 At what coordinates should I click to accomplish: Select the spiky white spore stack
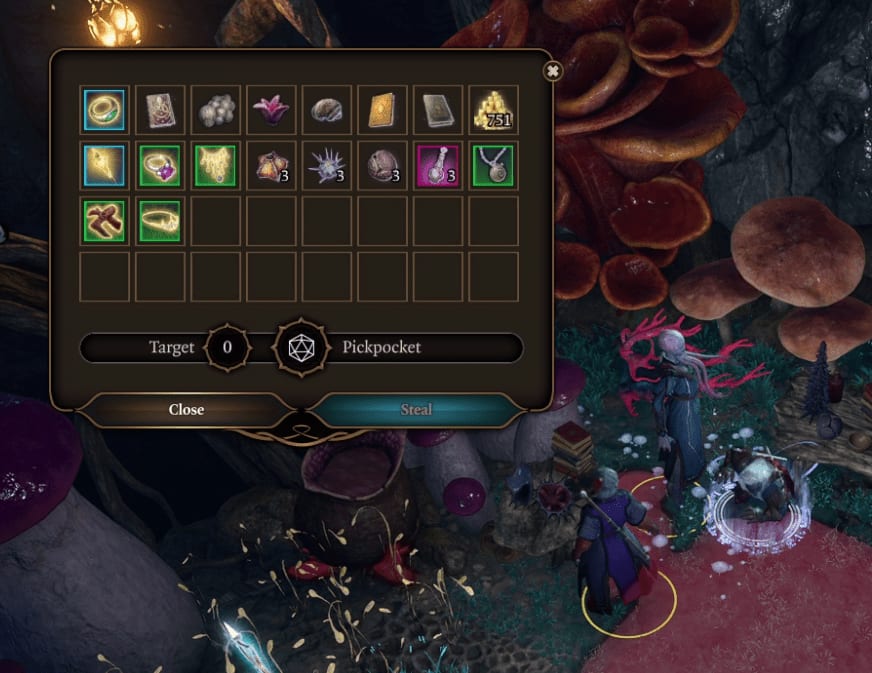pyautogui.click(x=326, y=166)
